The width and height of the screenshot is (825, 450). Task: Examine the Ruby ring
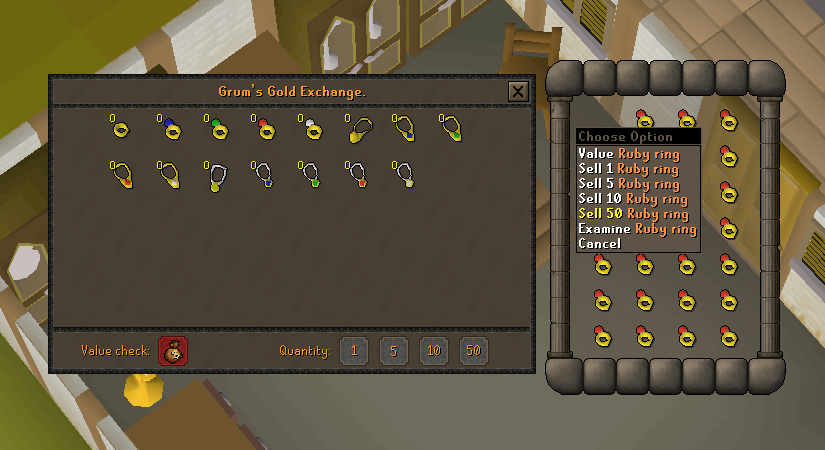[x=636, y=229]
